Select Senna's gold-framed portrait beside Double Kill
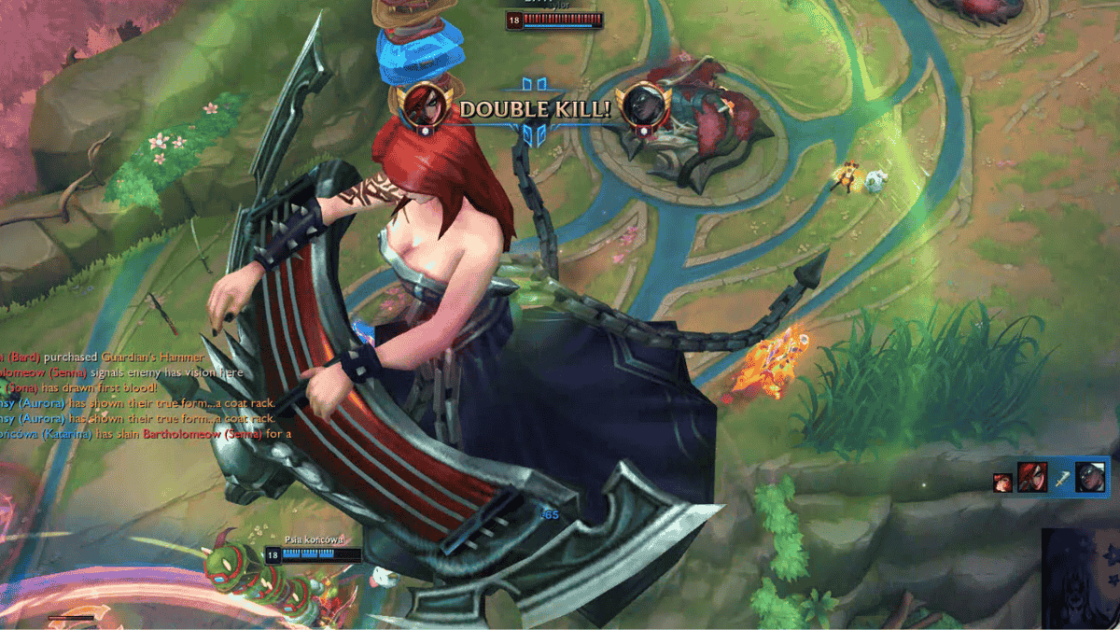1120x630 pixels. pos(642,106)
